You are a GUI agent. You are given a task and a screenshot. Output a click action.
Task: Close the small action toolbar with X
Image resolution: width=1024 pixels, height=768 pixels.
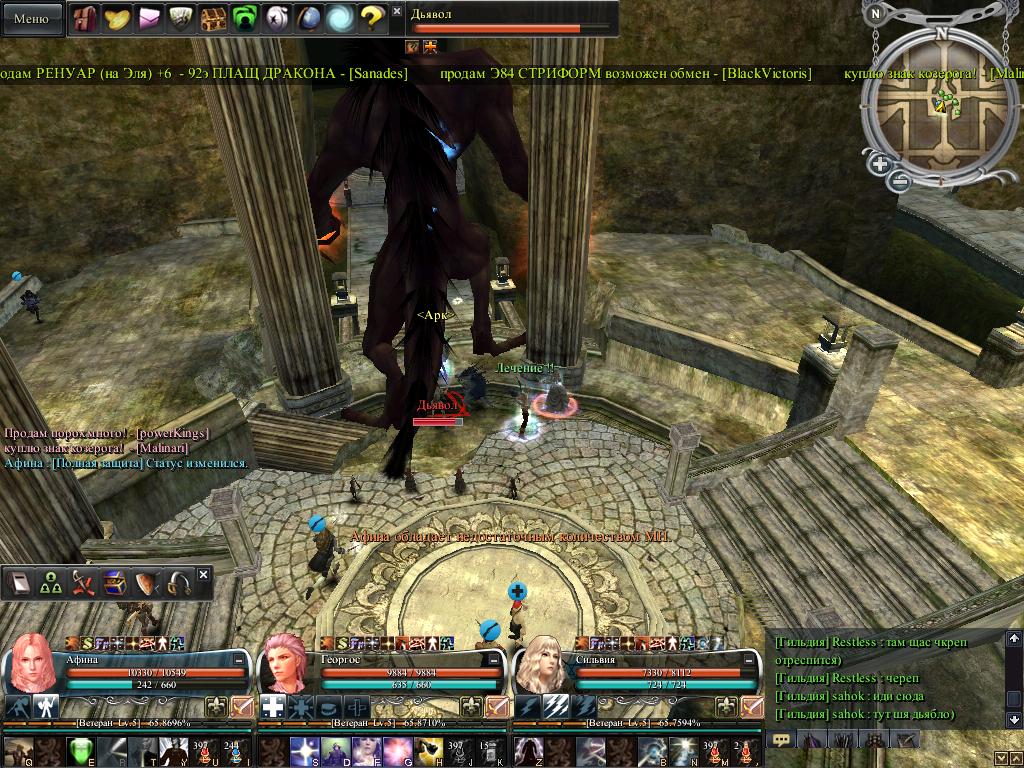tap(203, 575)
